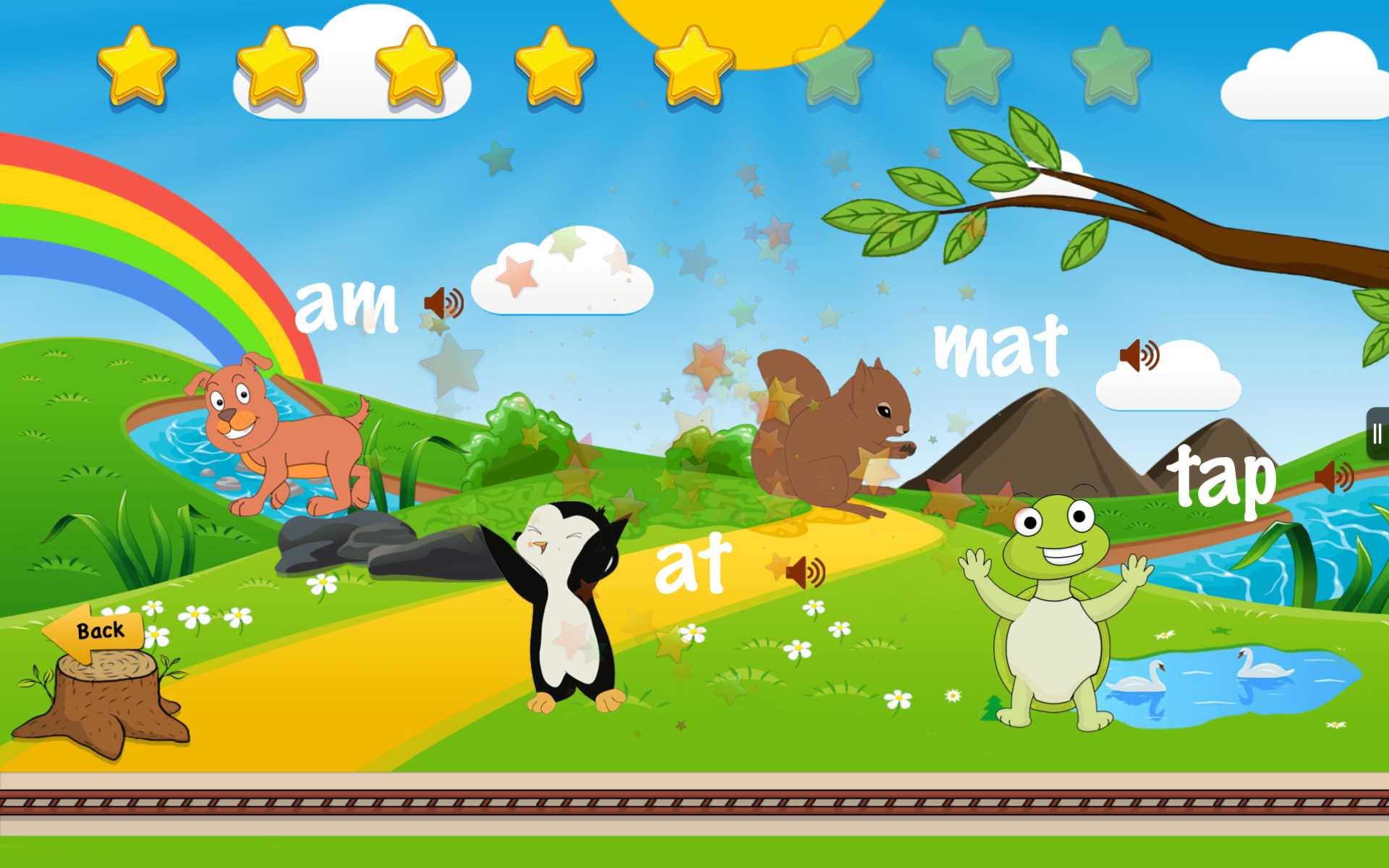Screen dimensions: 1389x868
Task: Return using the Back arrow on the stump
Action: pos(95,631)
